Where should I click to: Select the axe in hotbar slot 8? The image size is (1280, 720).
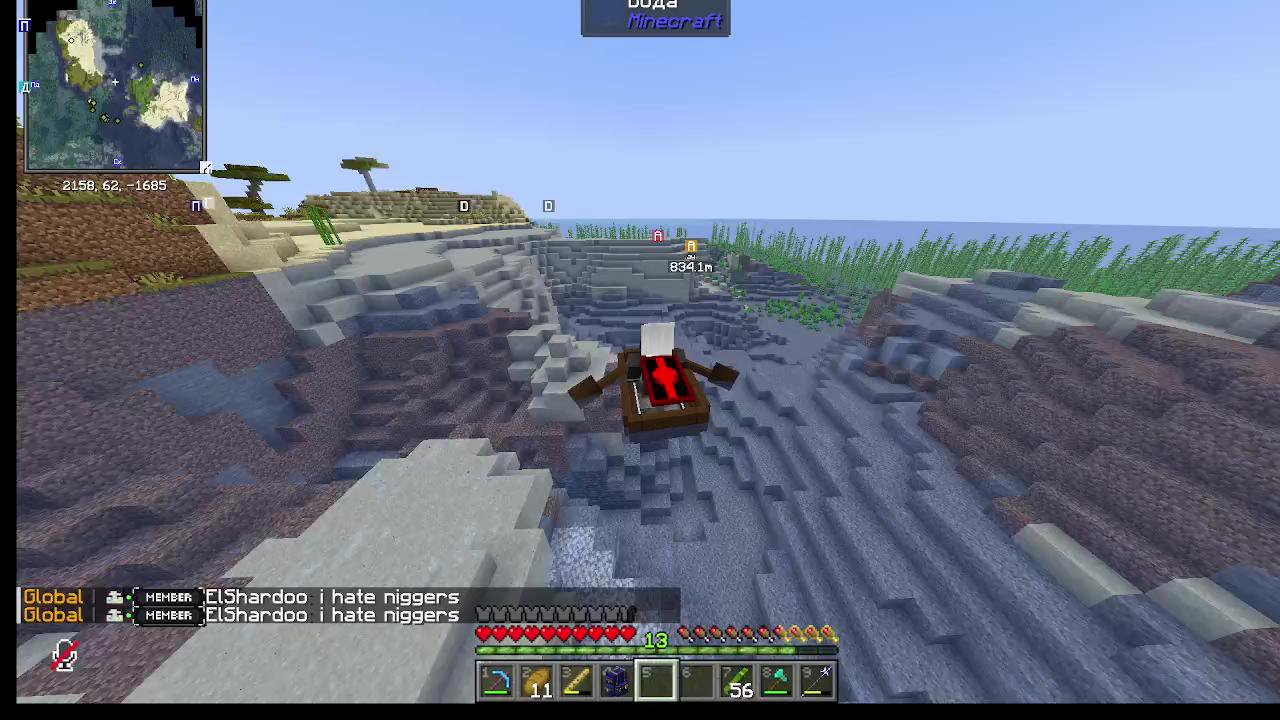[x=778, y=682]
